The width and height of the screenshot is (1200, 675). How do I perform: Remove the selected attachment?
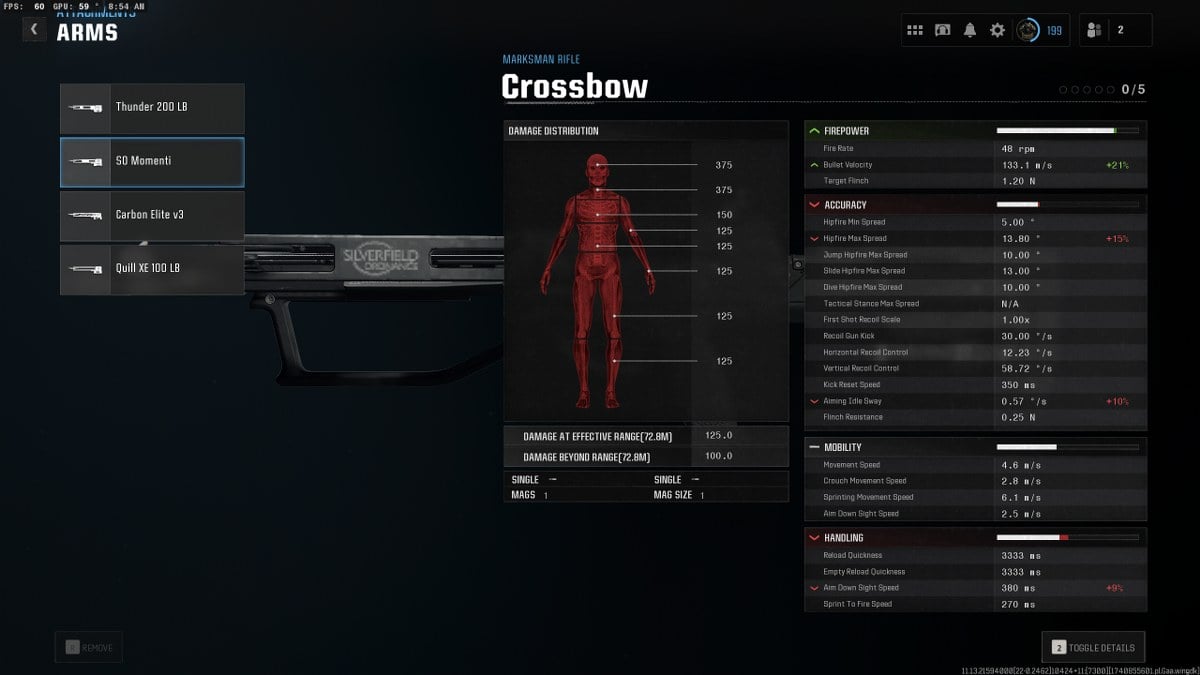point(90,647)
